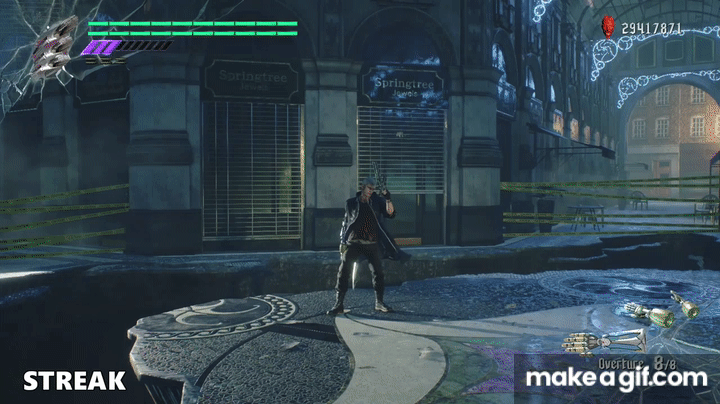Open the makeagif.com watermark link
This screenshot has width=720, height=404.
tap(615, 378)
